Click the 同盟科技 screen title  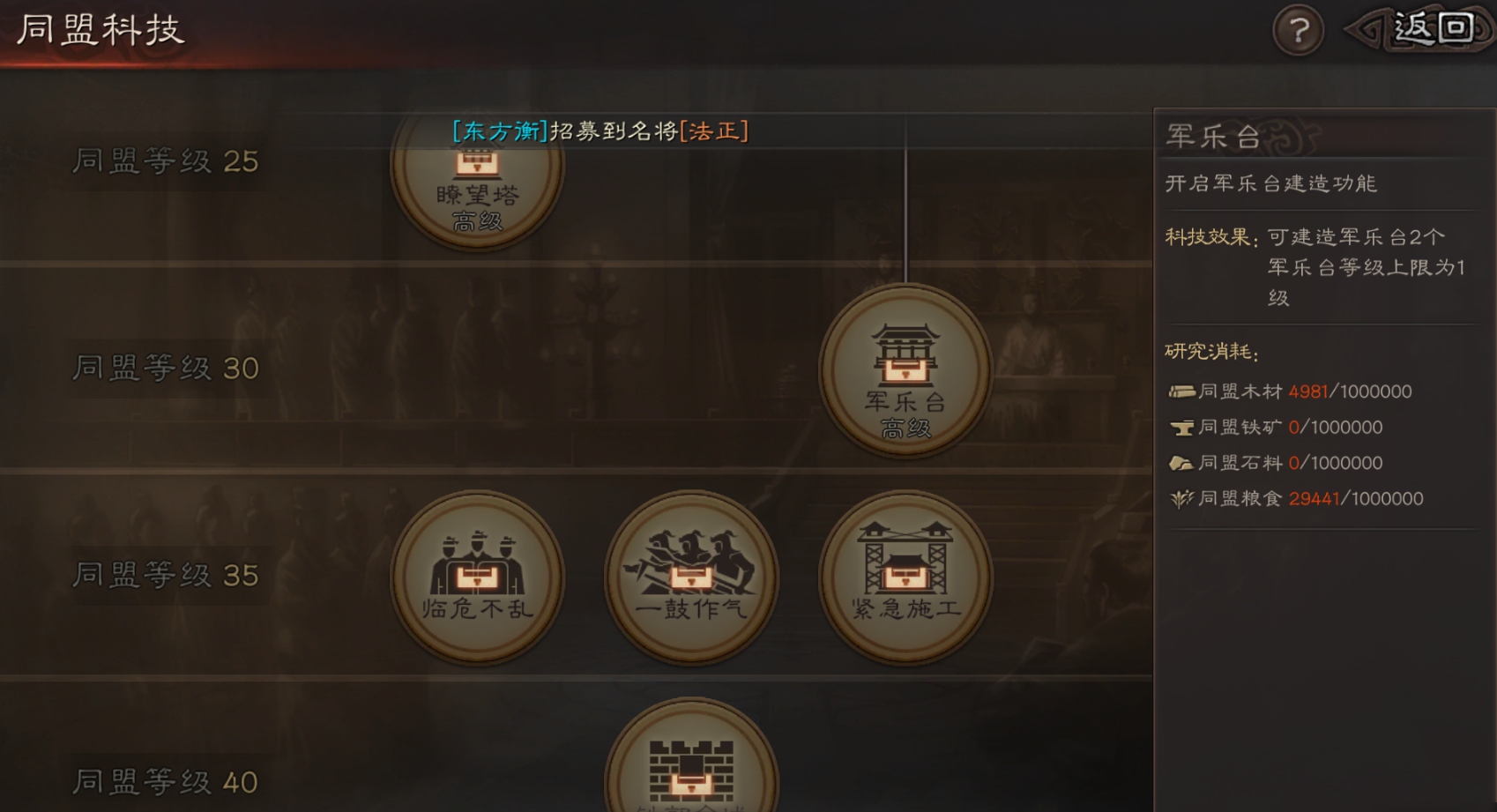pos(100,28)
